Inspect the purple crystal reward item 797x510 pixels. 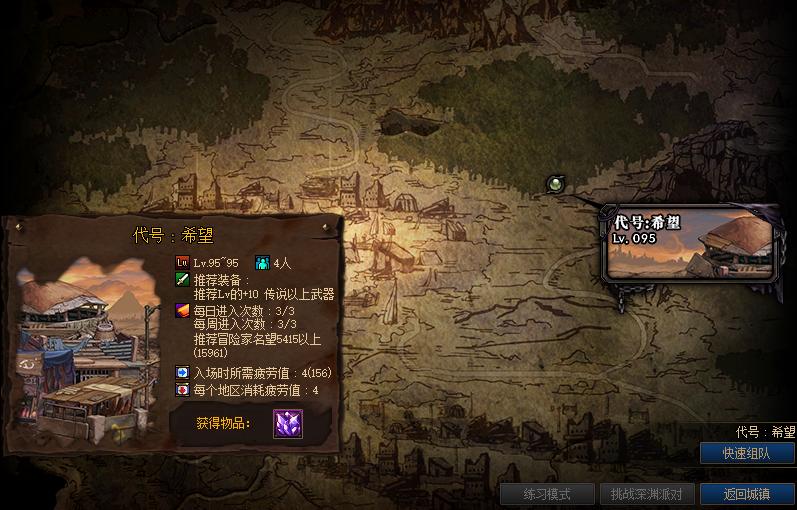tap(288, 423)
